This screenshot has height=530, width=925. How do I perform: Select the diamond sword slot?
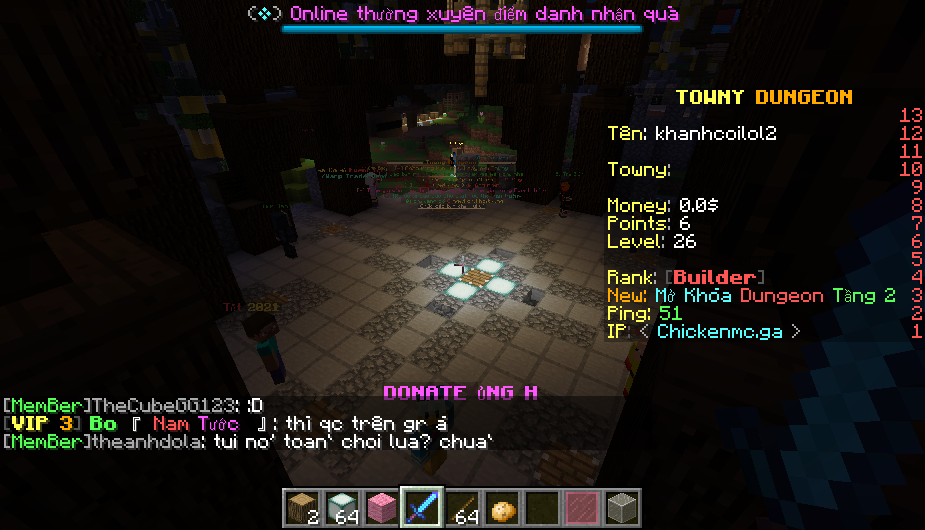(x=420, y=507)
